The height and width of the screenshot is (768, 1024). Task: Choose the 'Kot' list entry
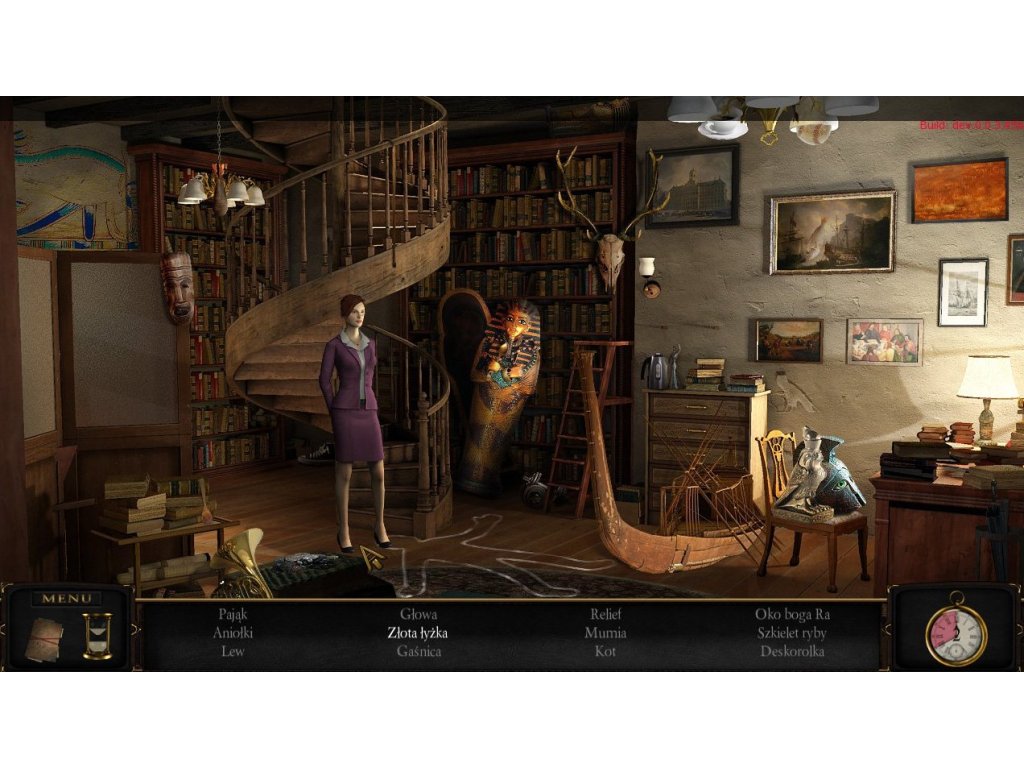[x=605, y=651]
